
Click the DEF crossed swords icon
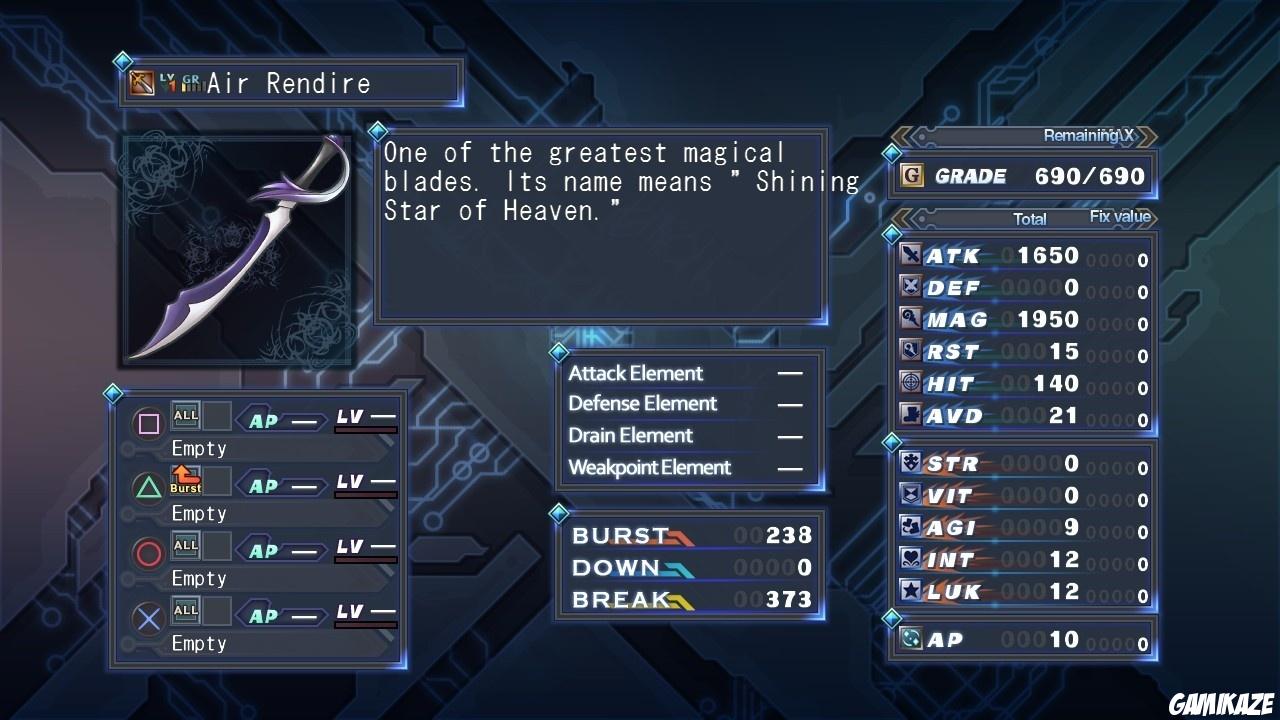(x=911, y=287)
